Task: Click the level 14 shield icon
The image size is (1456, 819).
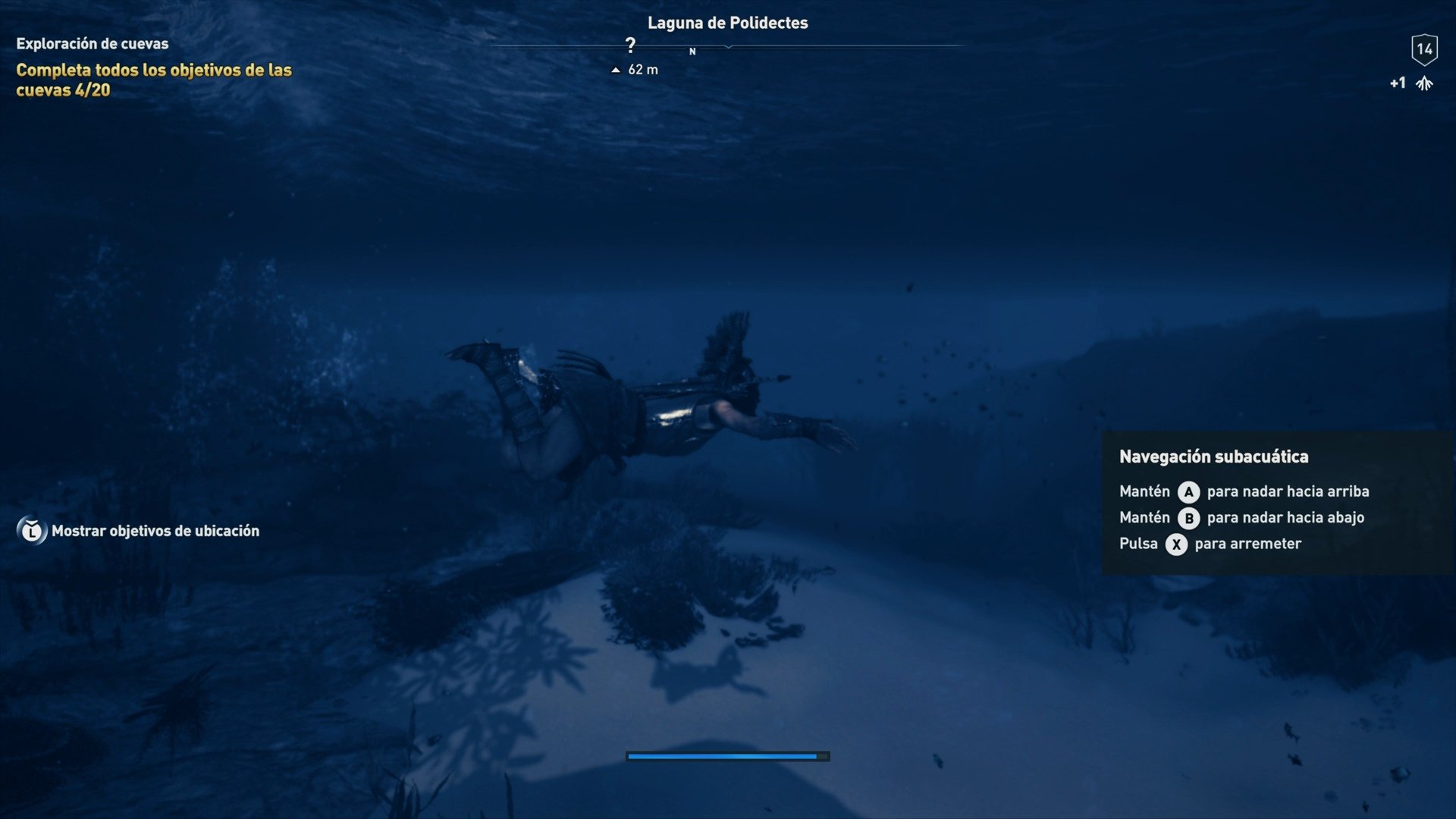Action: click(1426, 49)
